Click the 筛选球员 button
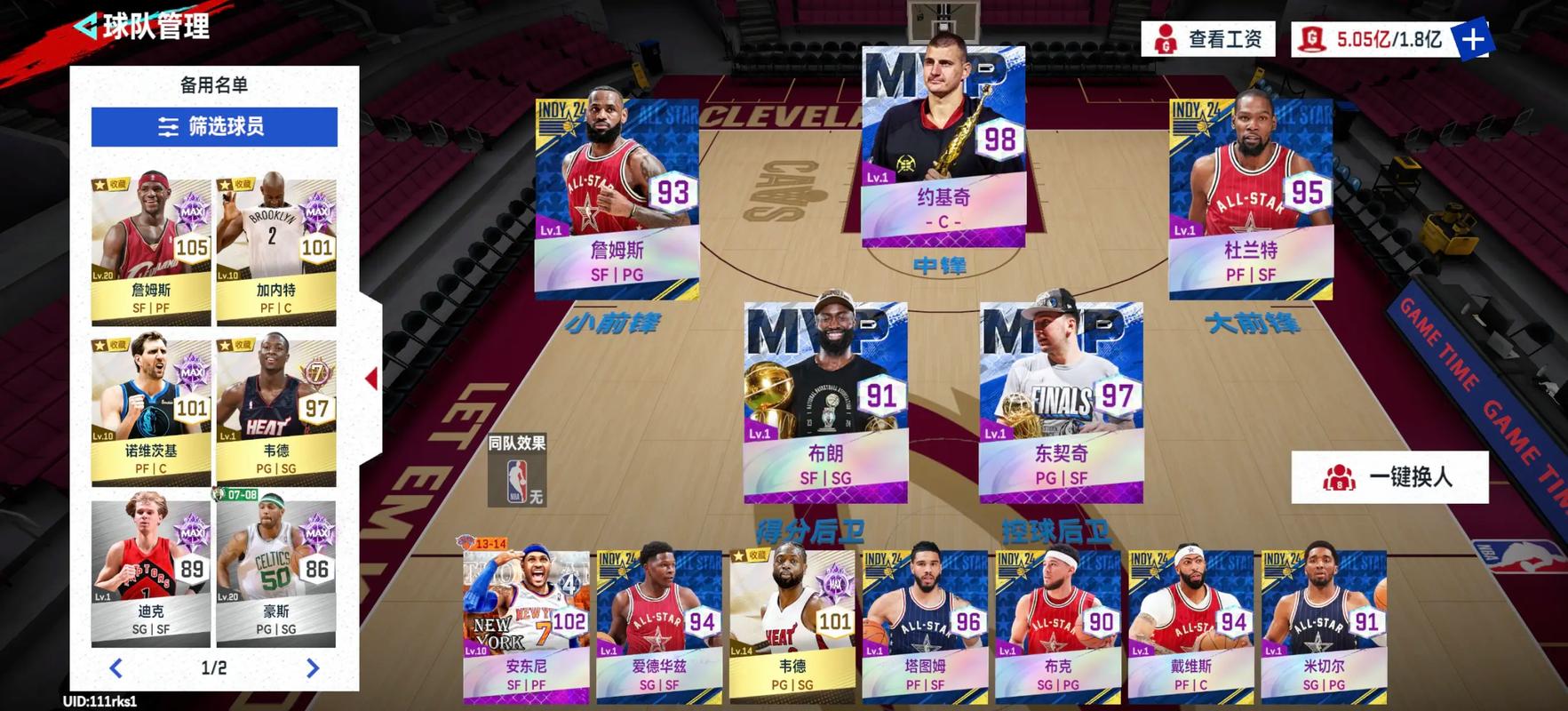Viewport: 1568px width, 711px height. click(213, 127)
